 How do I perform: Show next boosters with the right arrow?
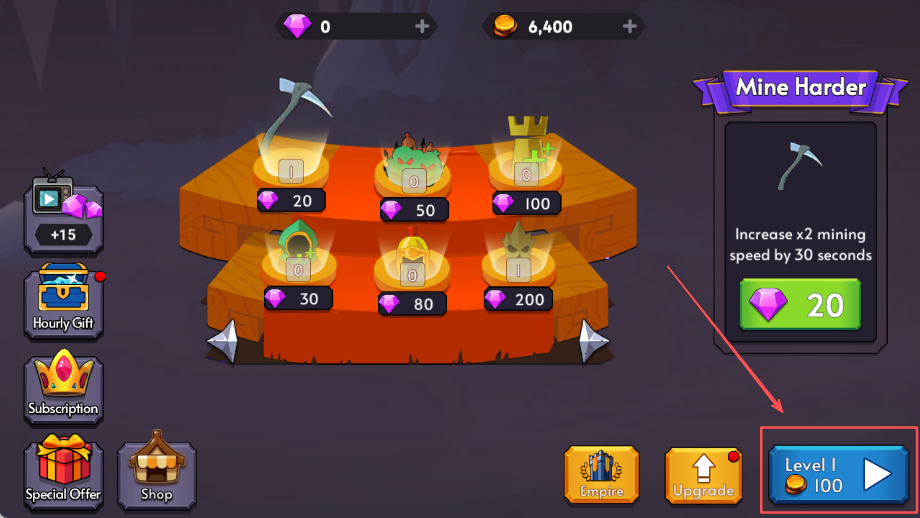(592, 342)
